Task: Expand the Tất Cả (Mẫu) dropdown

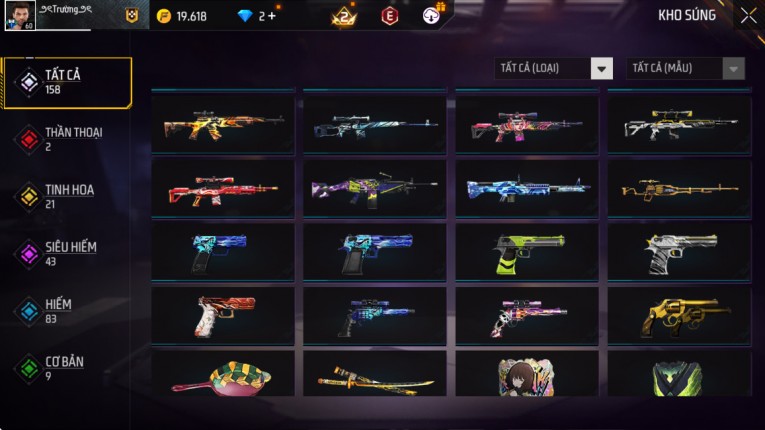Action: pos(685,68)
